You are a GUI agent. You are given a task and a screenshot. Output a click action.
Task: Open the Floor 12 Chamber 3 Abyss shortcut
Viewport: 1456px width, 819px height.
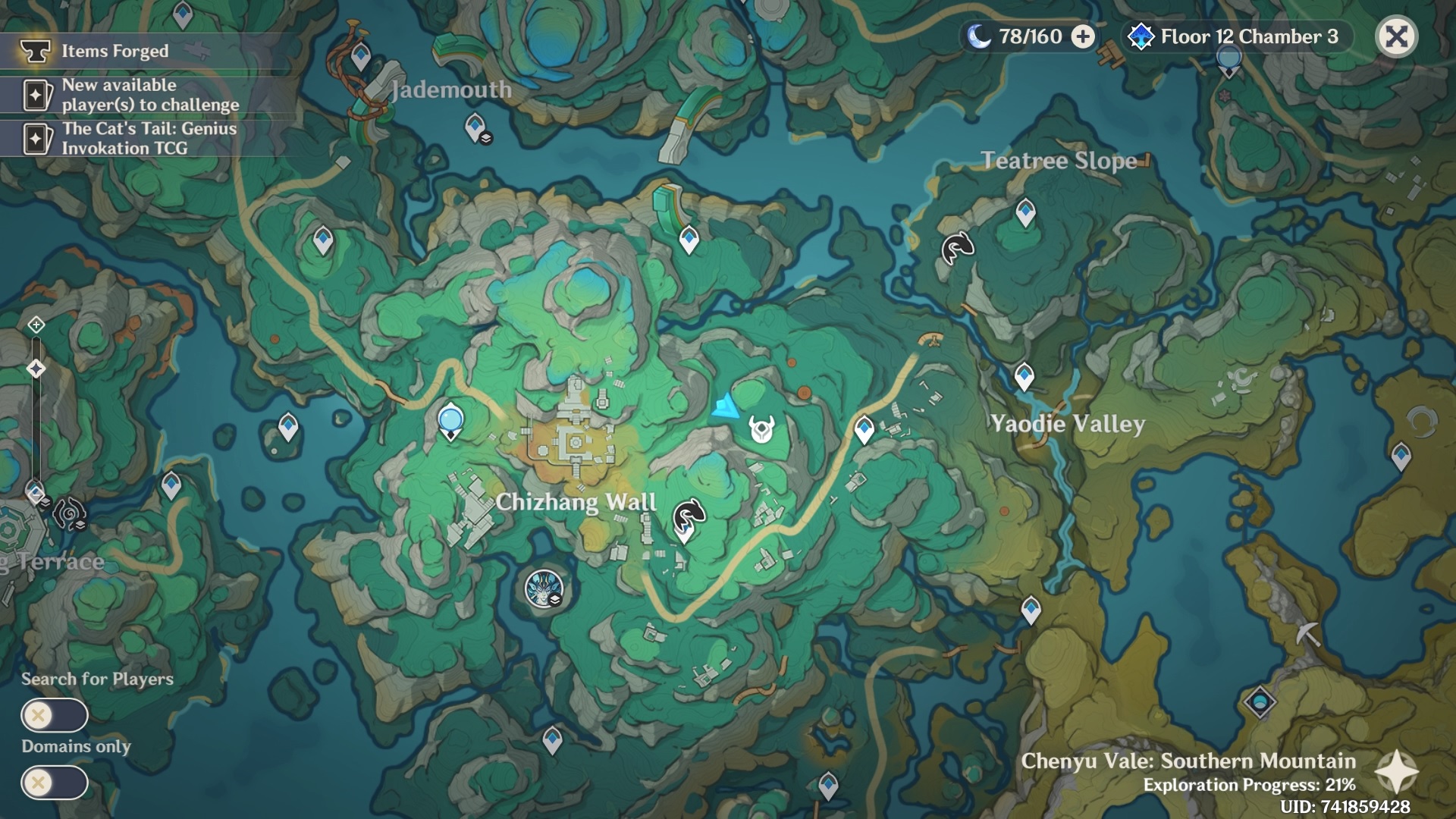pyautogui.click(x=1236, y=36)
